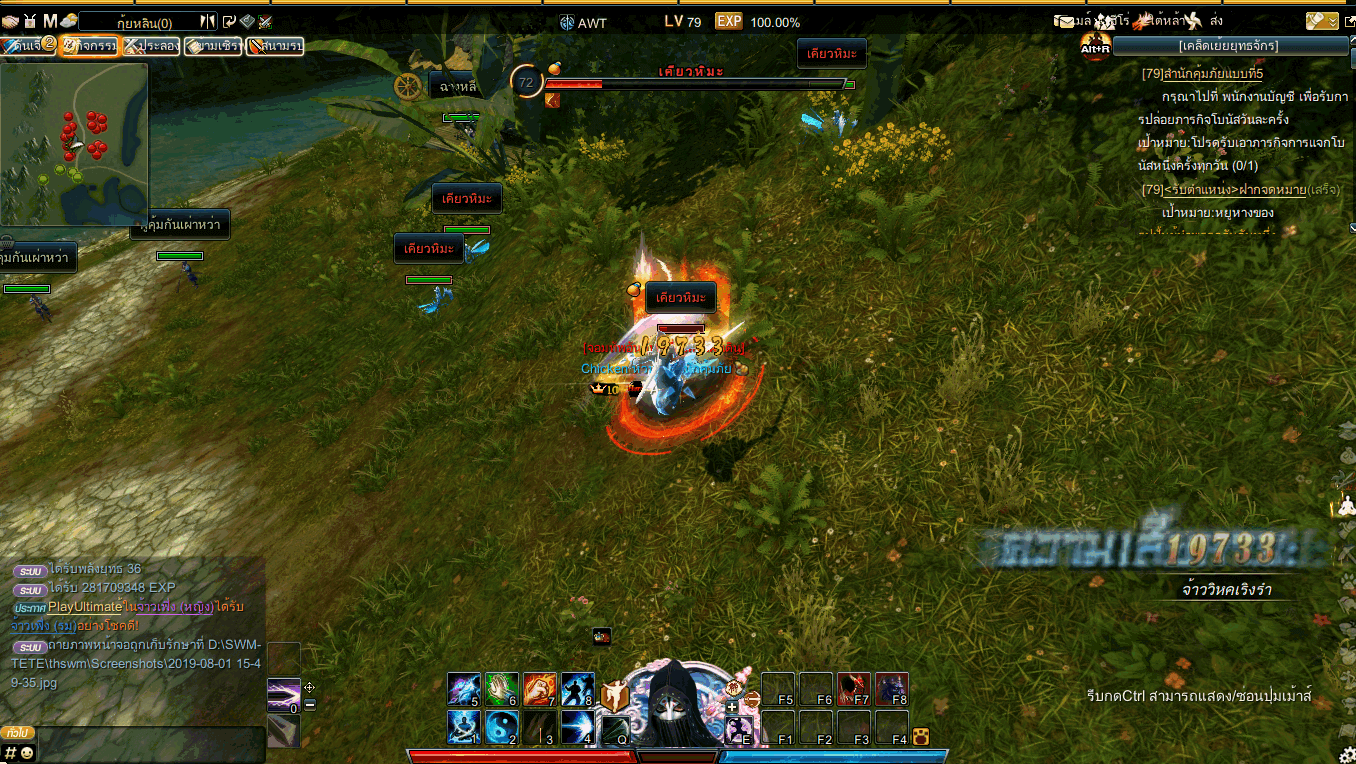Viewport: 1356px width, 764px height.
Task: Open the M map icon
Action: point(50,21)
